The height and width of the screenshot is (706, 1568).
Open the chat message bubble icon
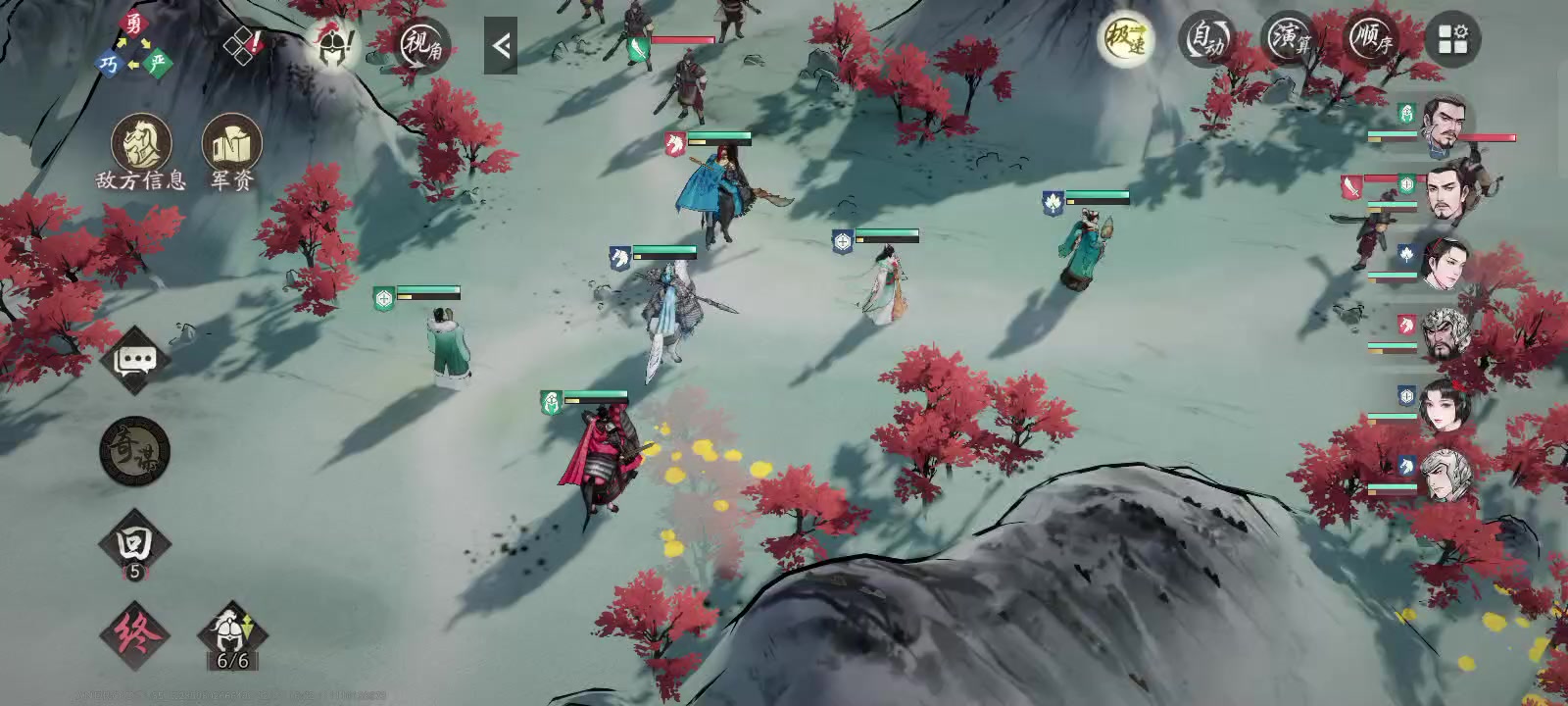pos(137,360)
